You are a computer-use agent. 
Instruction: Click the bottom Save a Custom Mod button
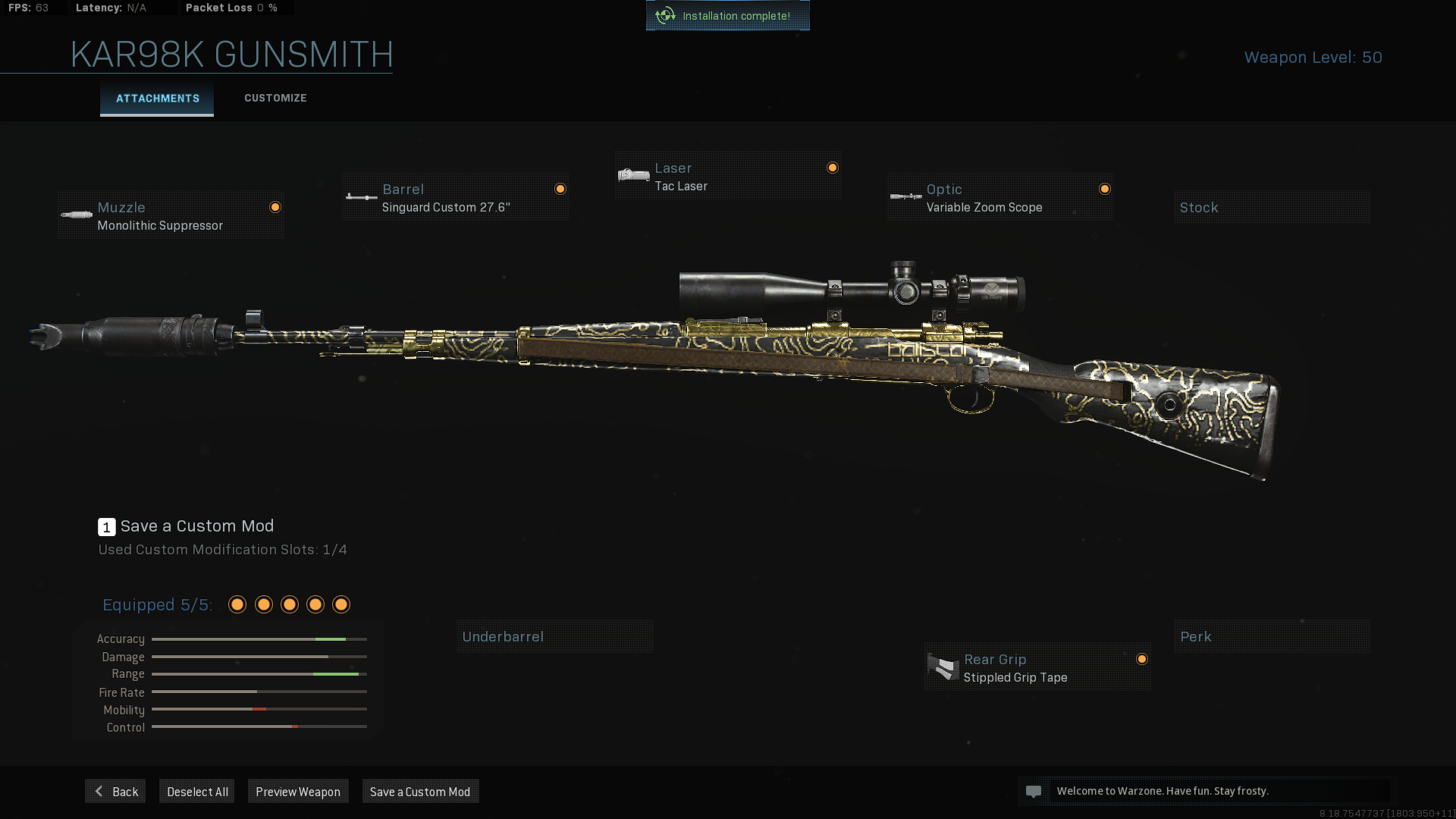[420, 792]
